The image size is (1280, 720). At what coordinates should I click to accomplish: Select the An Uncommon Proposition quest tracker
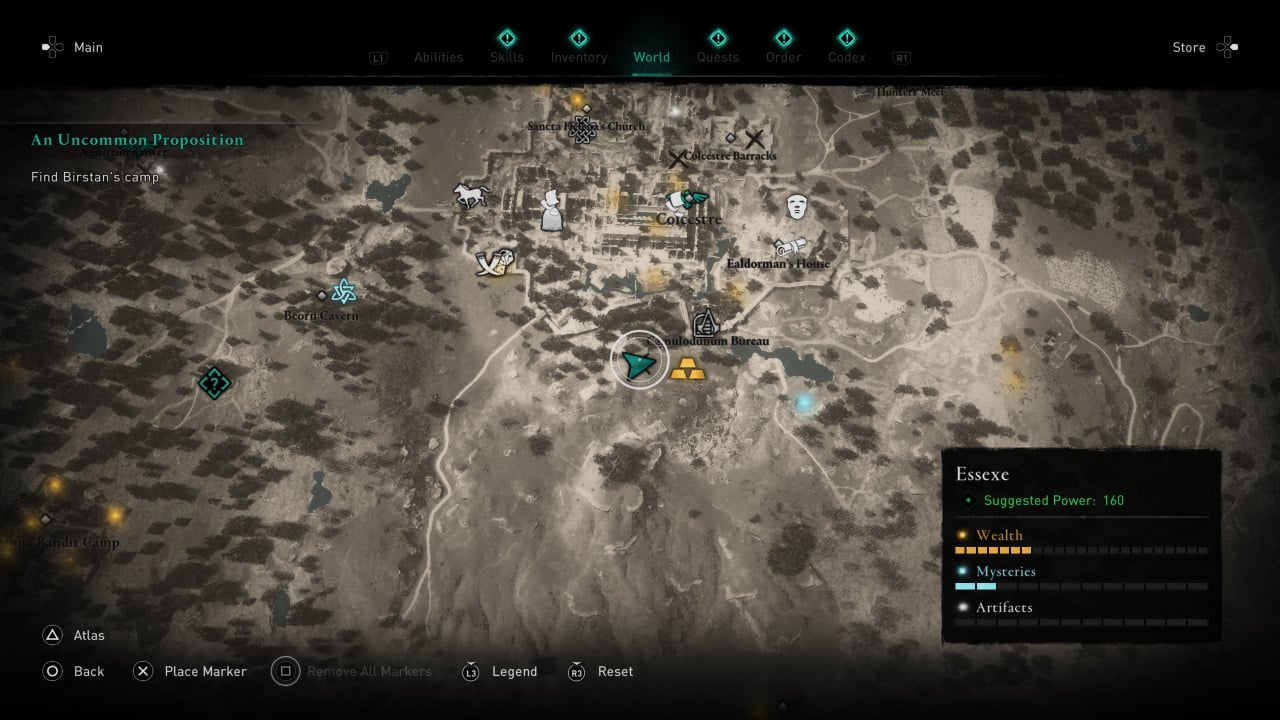(137, 140)
